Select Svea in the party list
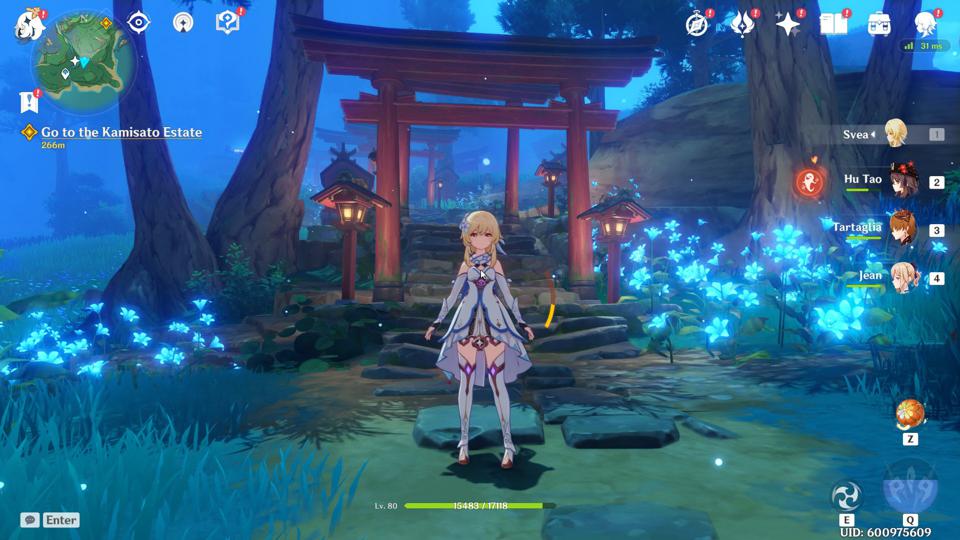 [x=893, y=133]
